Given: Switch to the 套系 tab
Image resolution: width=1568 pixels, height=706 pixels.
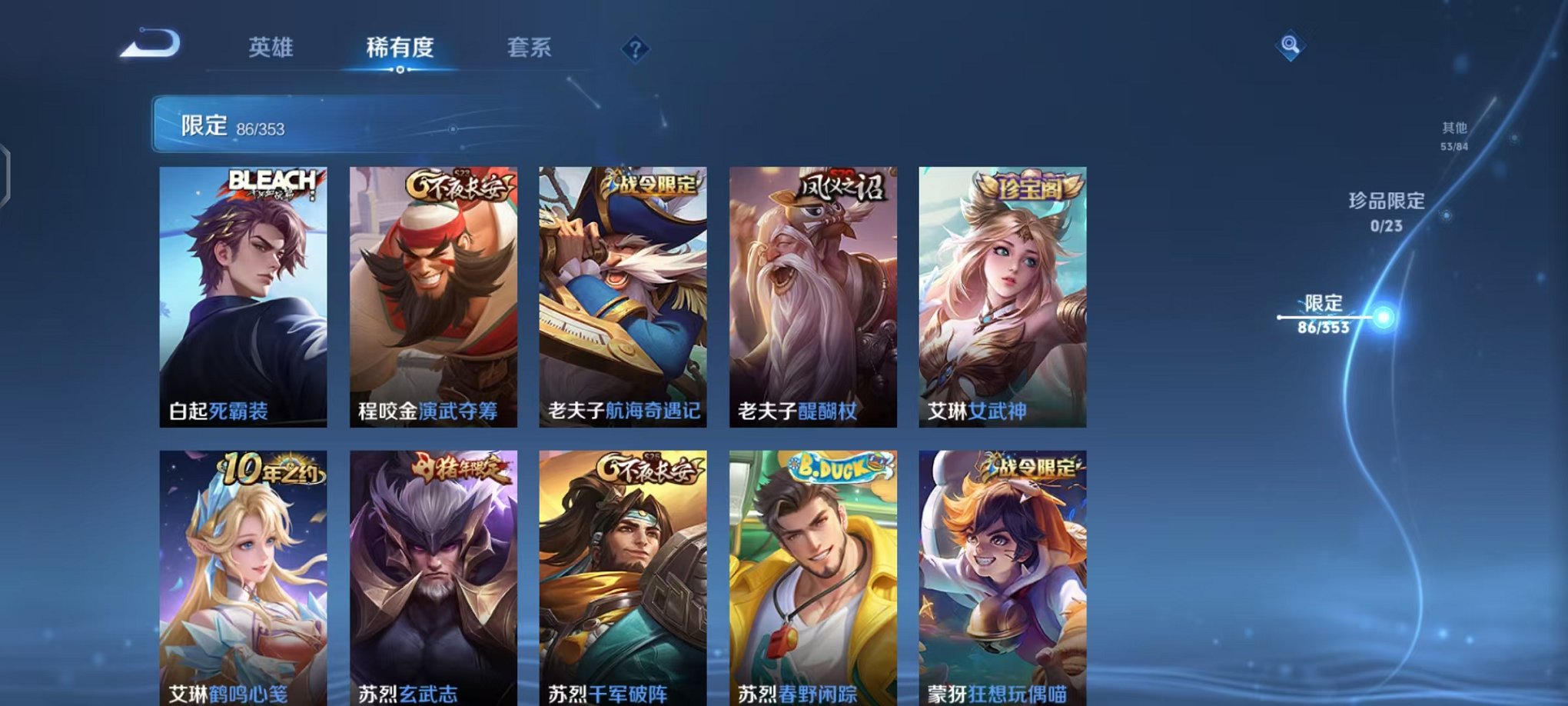Looking at the screenshot, I should (x=530, y=48).
